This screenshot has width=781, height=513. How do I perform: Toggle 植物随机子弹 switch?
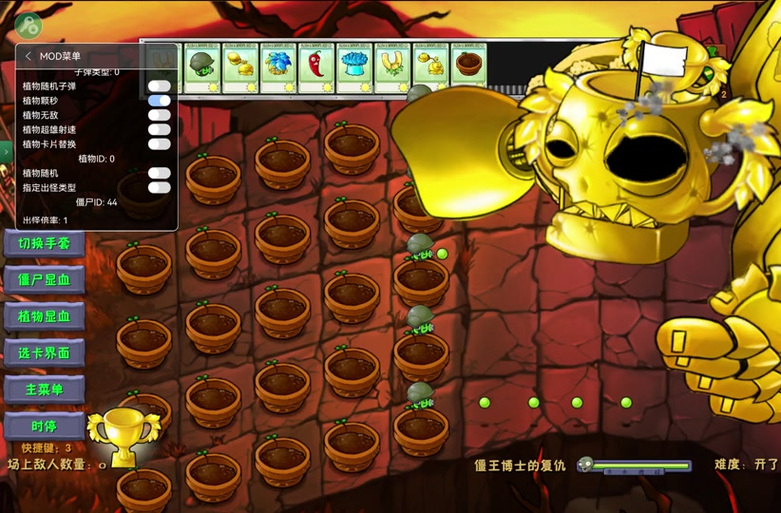(x=159, y=86)
